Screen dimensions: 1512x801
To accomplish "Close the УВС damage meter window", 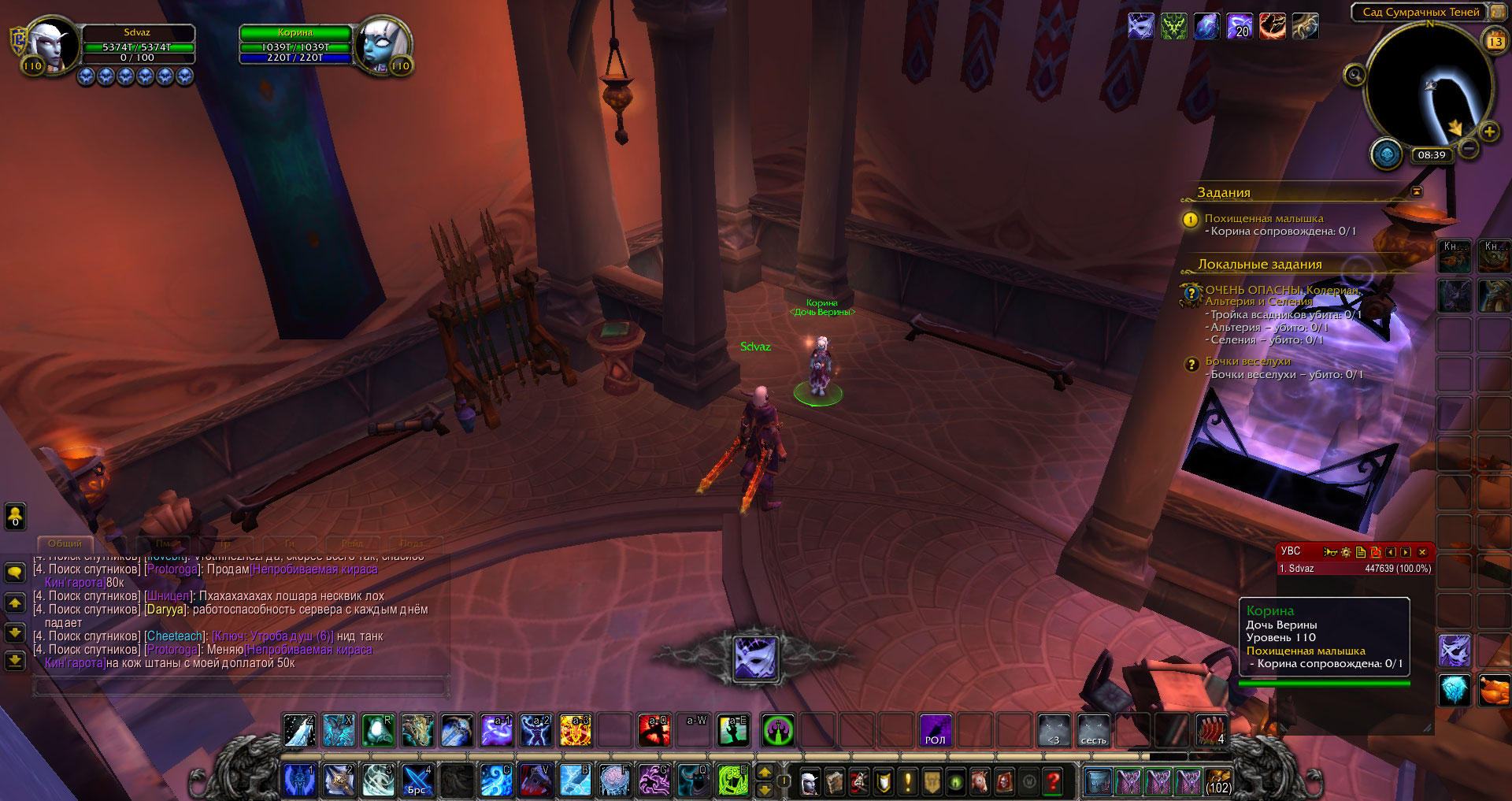I will (x=1422, y=552).
